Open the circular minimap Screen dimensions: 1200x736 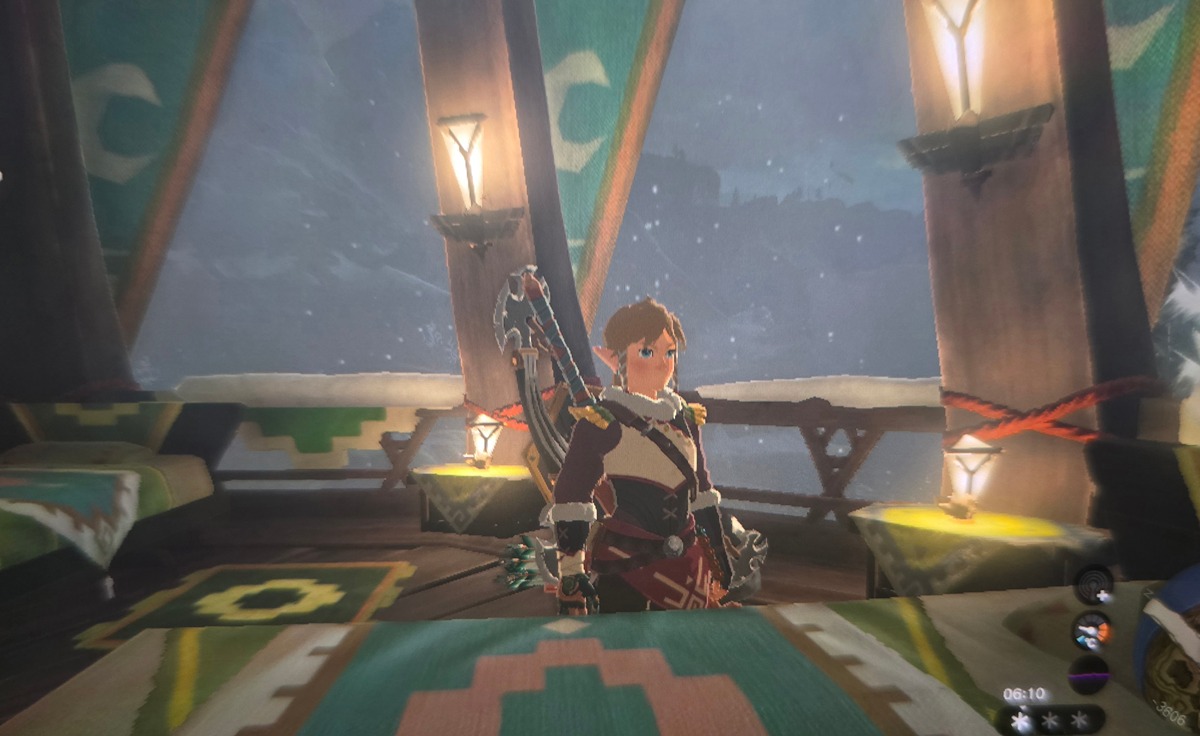[x=1172, y=660]
